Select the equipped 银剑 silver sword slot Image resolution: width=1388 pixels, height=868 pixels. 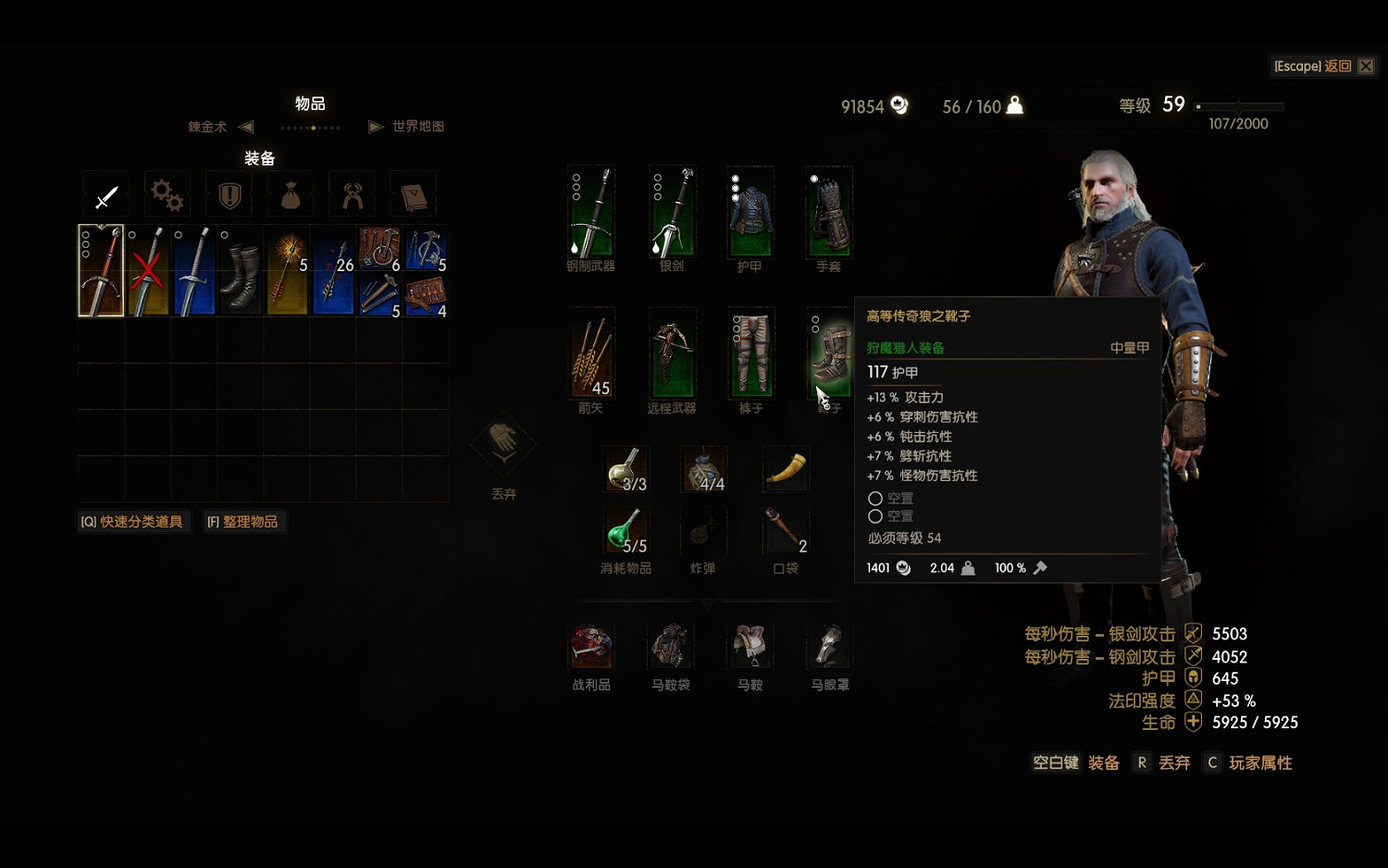click(671, 213)
